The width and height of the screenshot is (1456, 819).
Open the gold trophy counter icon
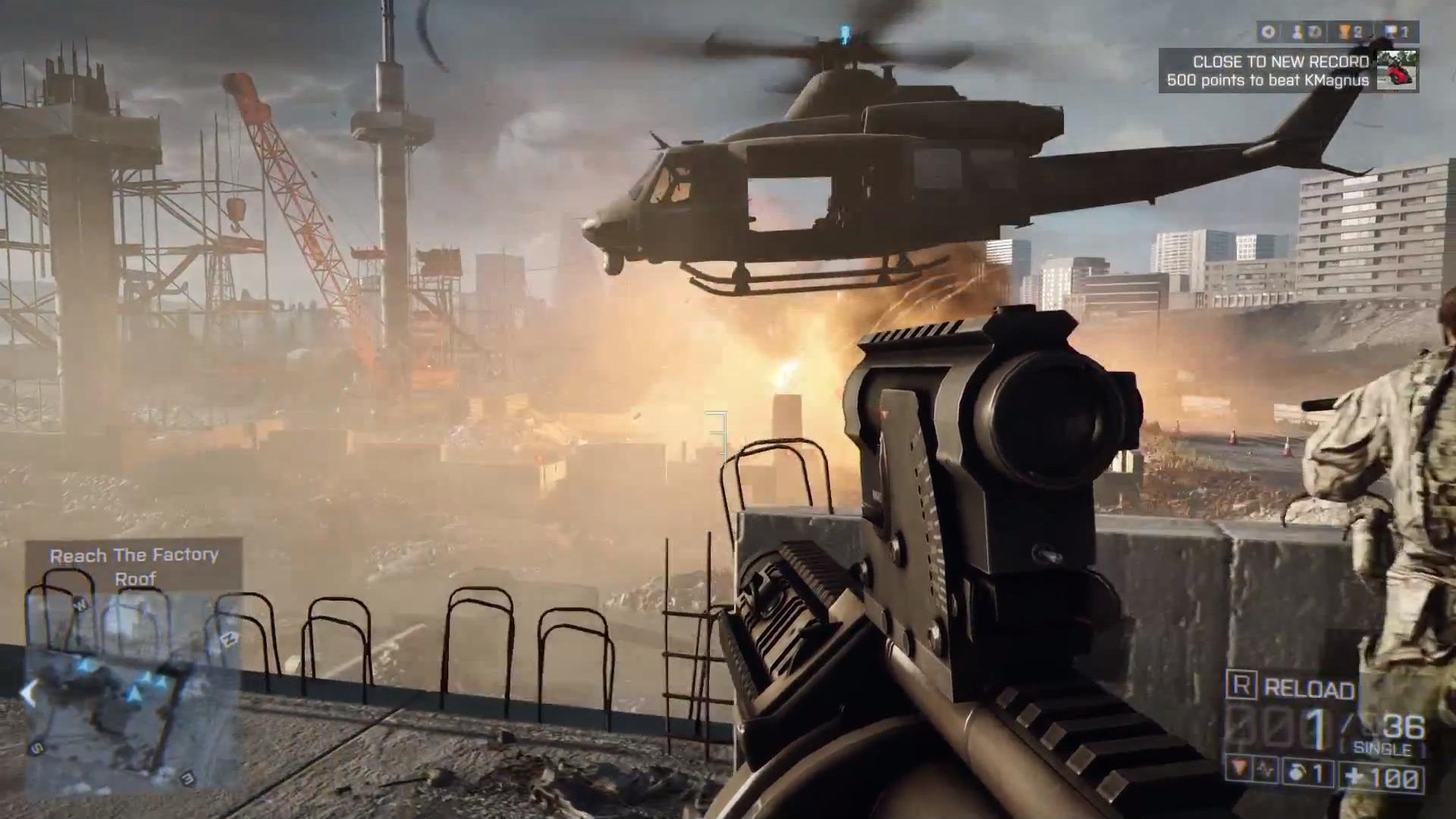1346,31
